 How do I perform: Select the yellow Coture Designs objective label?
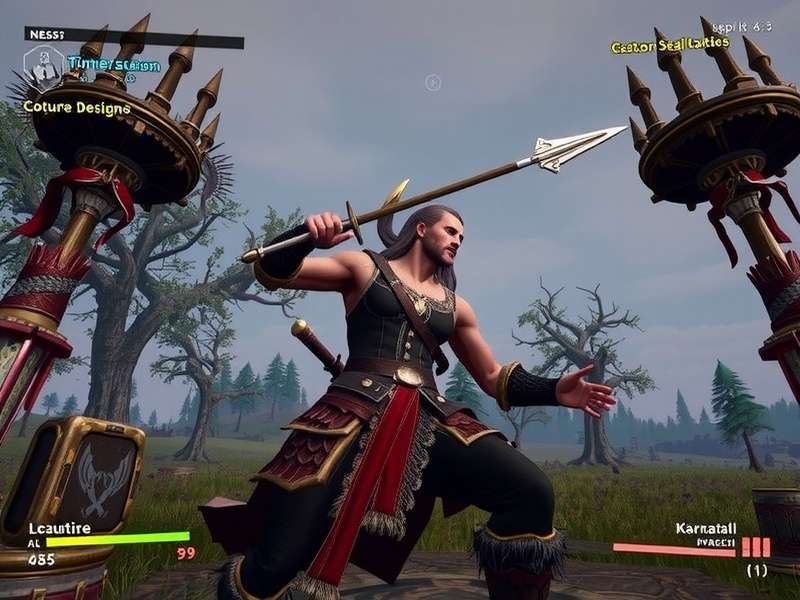[x=77, y=107]
